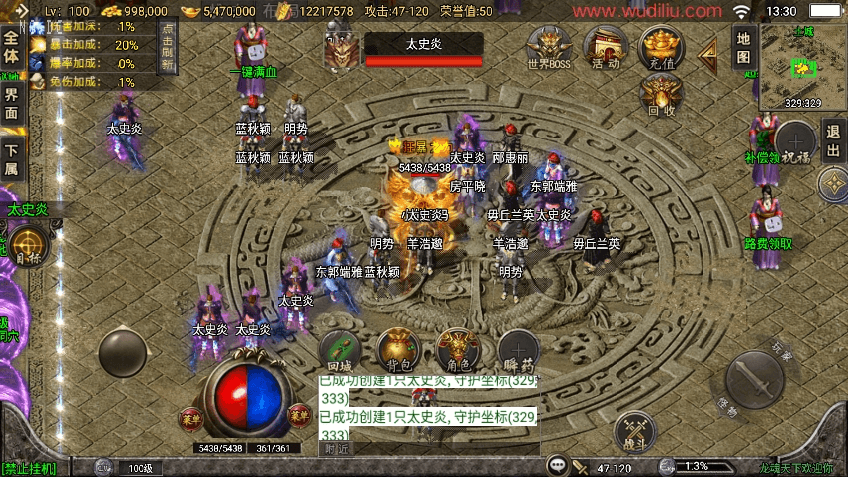Screen dimensions: 848x477
Task: Toggle the 战斗 crossed-swords battle mode
Action: [x=634, y=428]
